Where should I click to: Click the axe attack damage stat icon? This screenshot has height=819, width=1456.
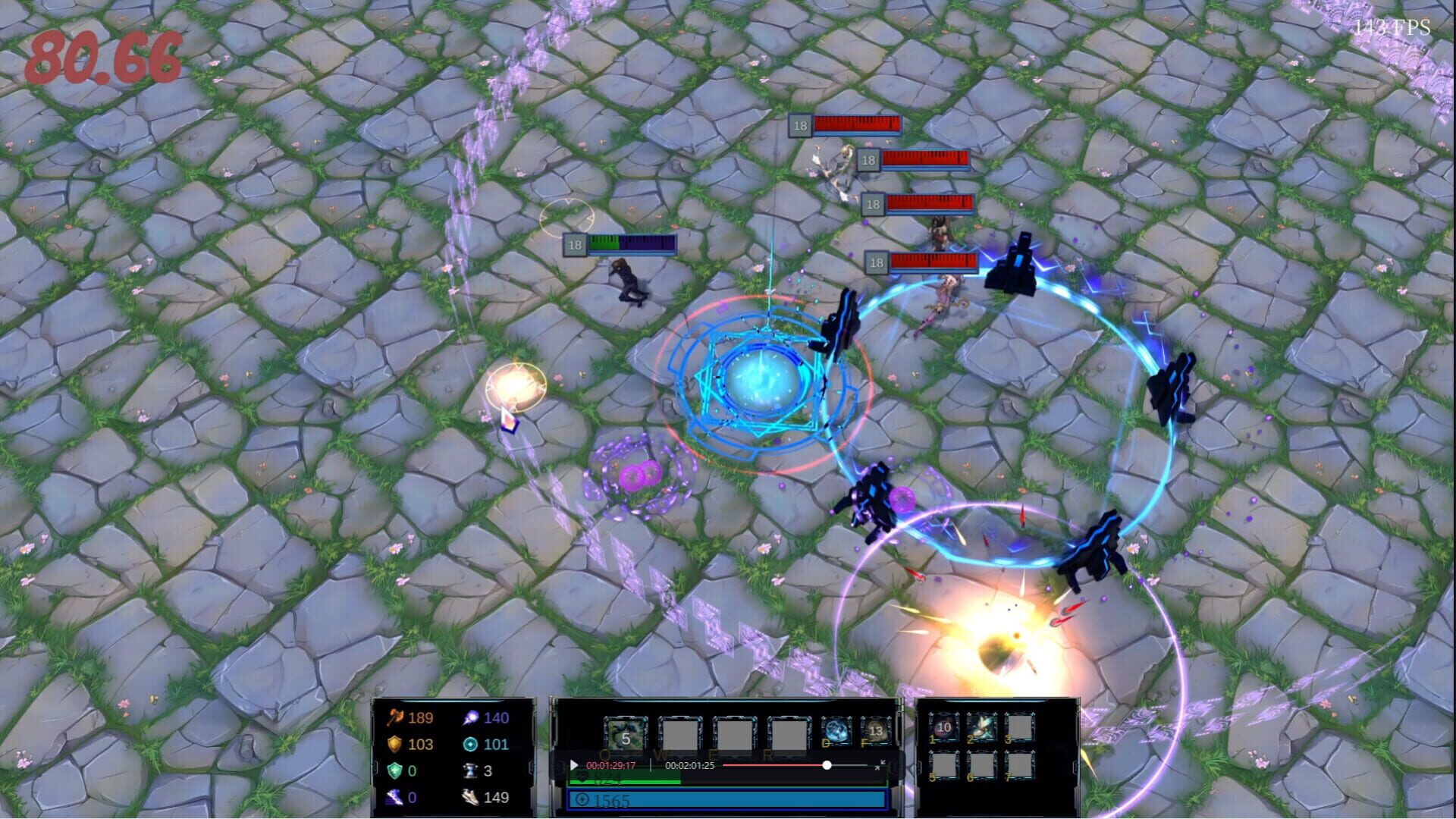395,717
